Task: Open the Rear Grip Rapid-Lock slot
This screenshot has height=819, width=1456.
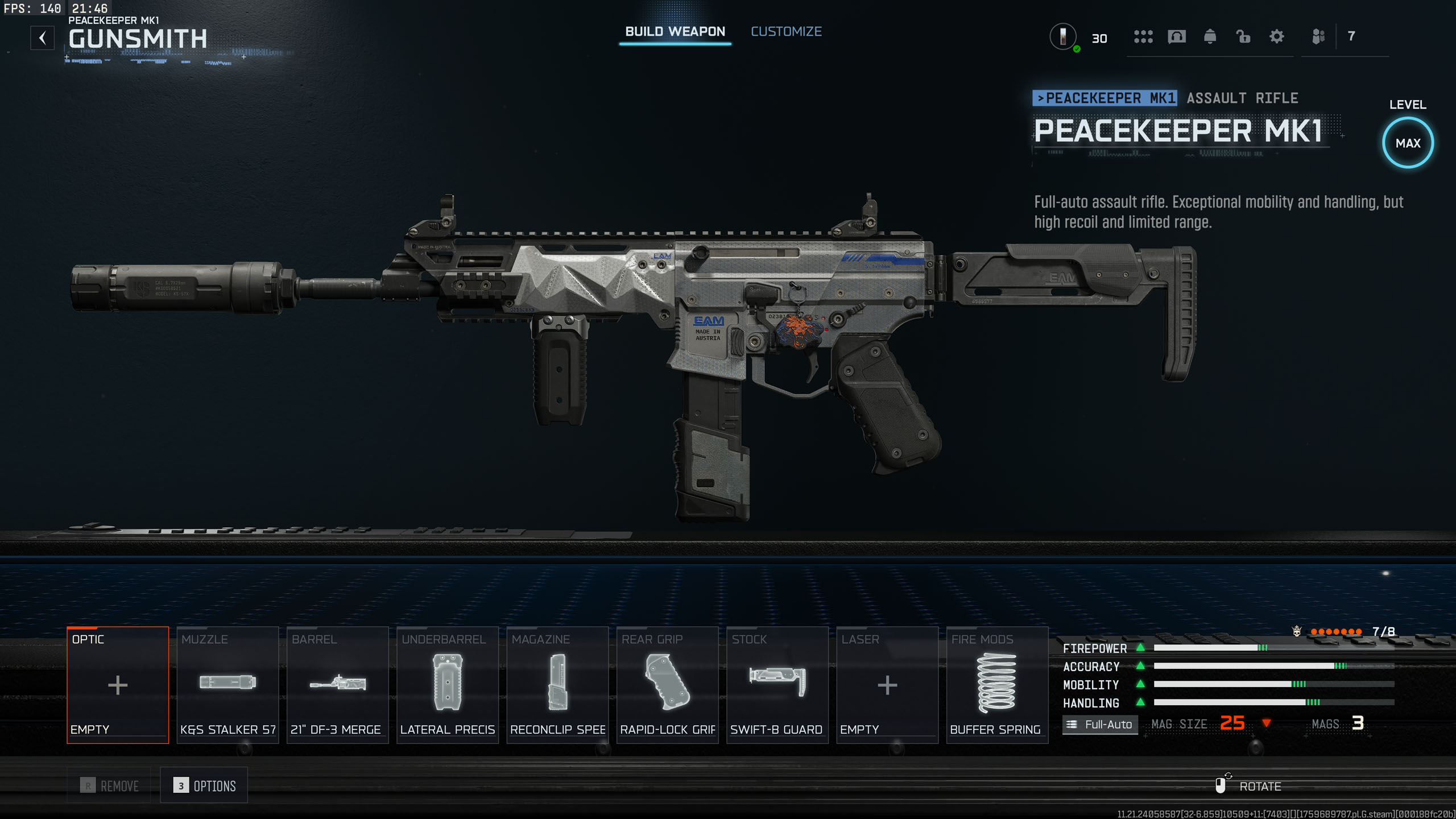Action: [667, 685]
